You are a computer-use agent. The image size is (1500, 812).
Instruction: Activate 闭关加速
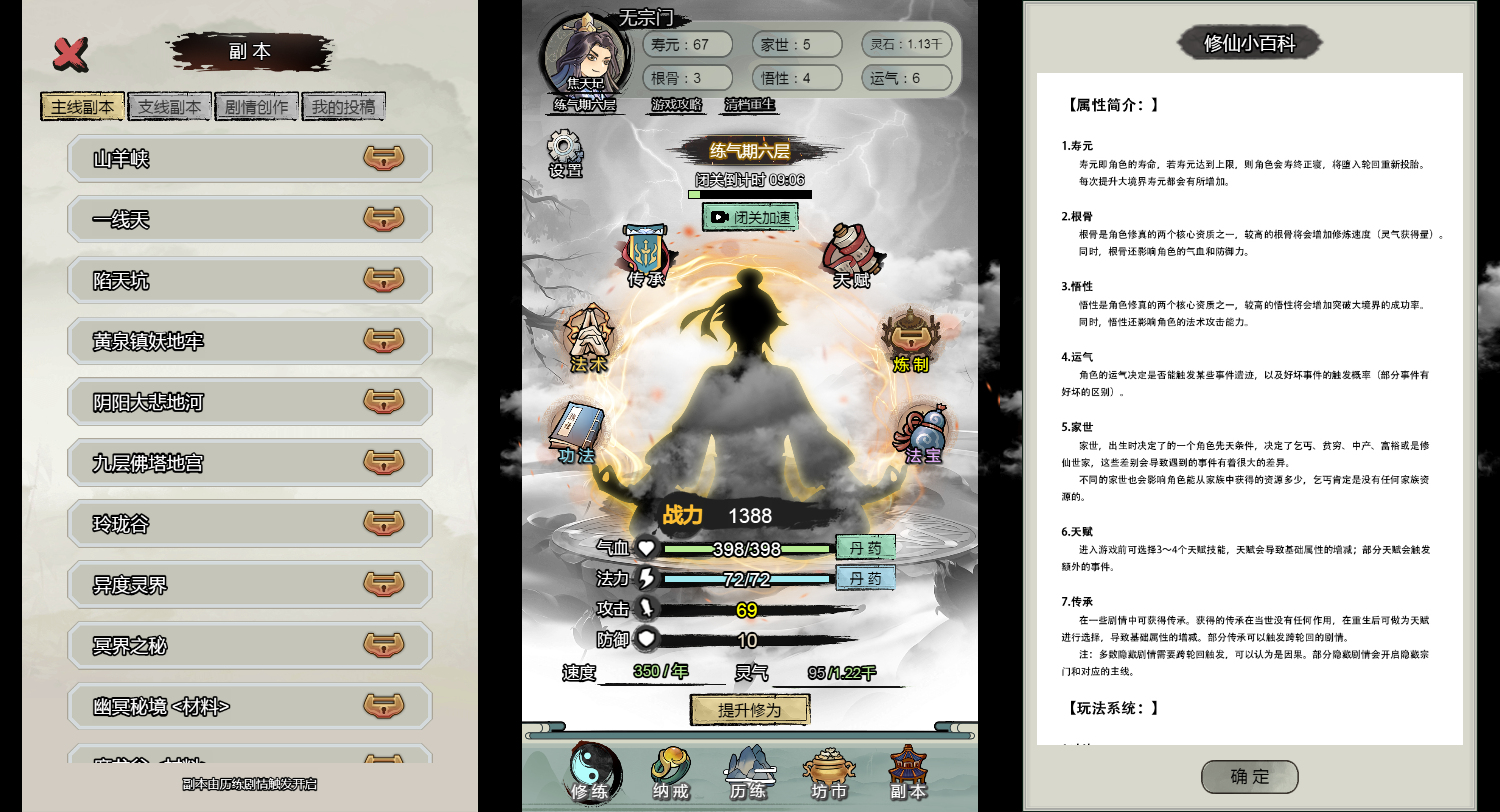tap(751, 216)
